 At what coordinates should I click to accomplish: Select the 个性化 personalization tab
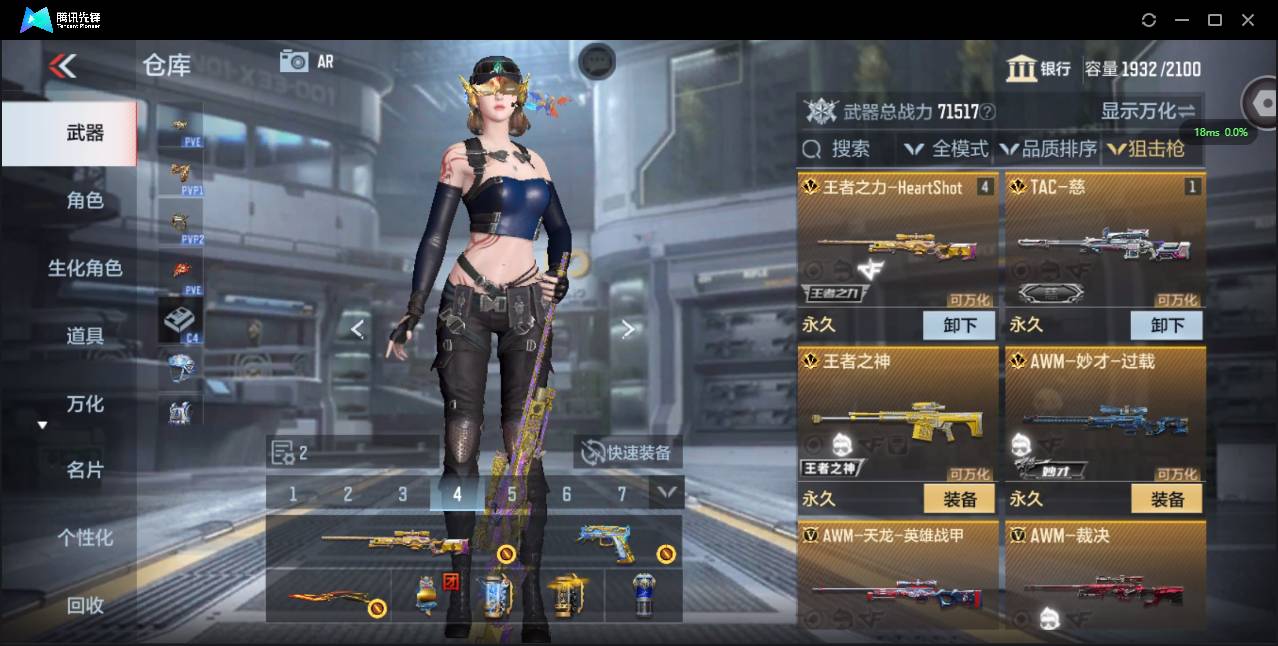point(84,538)
